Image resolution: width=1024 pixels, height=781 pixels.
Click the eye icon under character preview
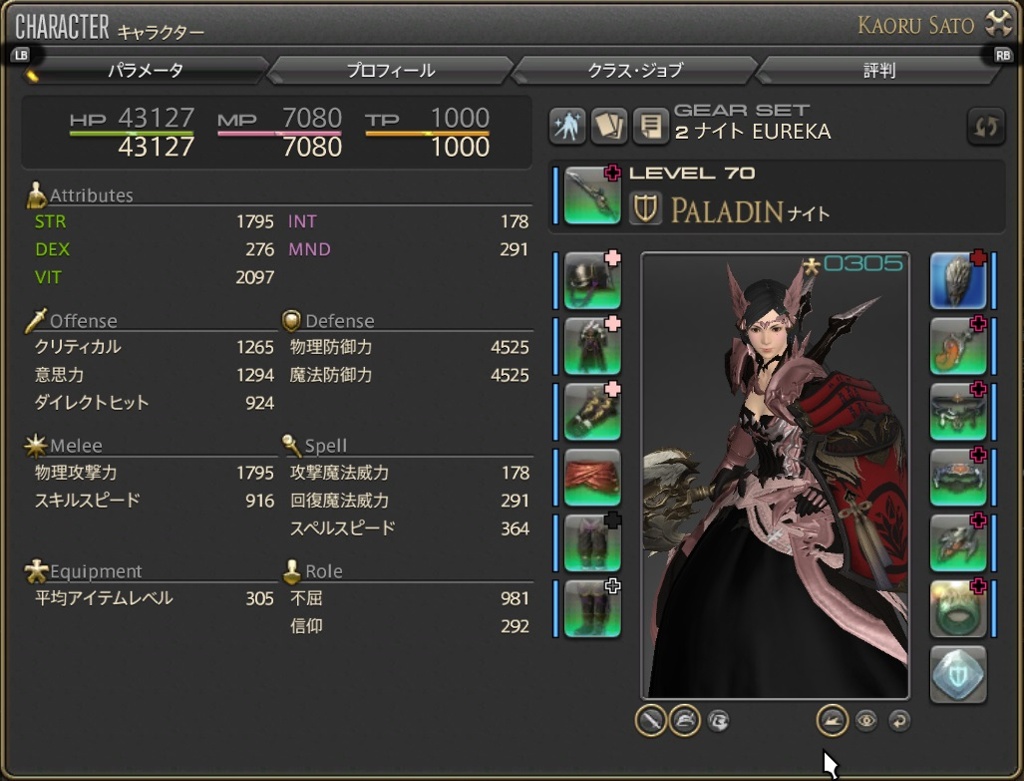coord(866,719)
